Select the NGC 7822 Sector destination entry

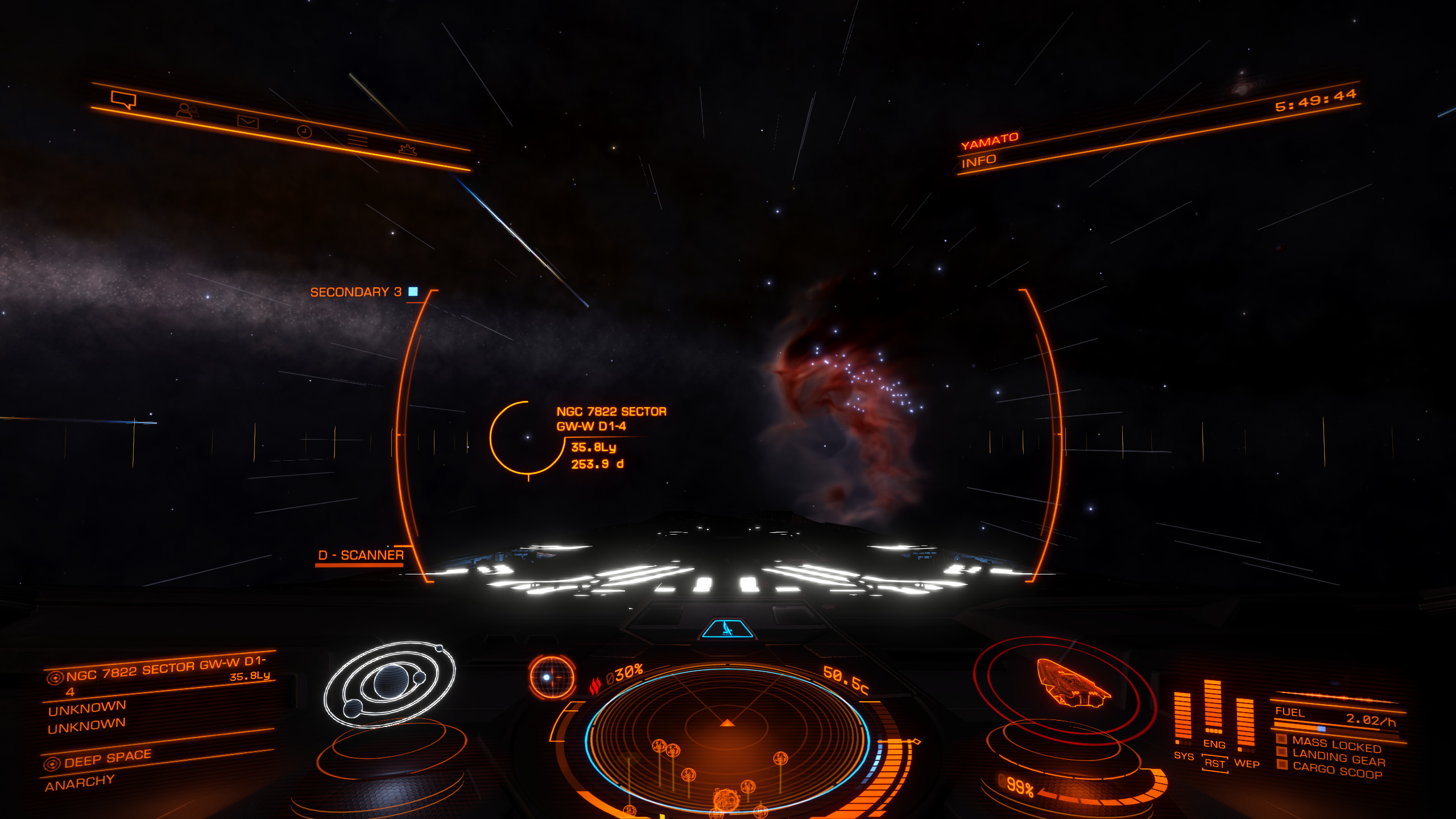pos(159,672)
